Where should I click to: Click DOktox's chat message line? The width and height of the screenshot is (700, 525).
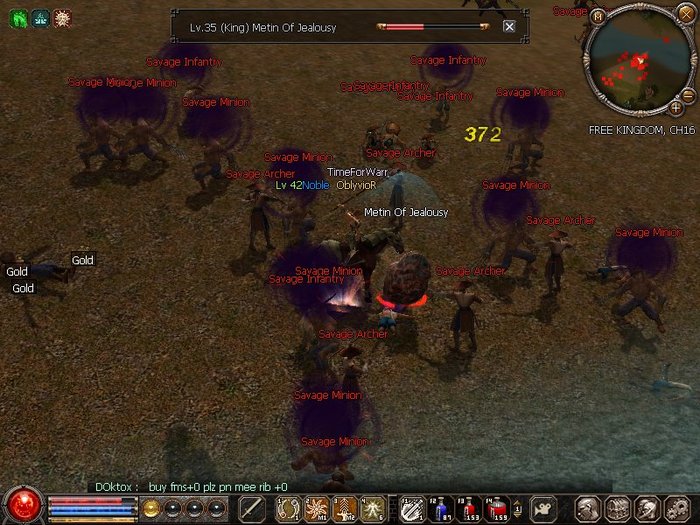[x=191, y=486]
